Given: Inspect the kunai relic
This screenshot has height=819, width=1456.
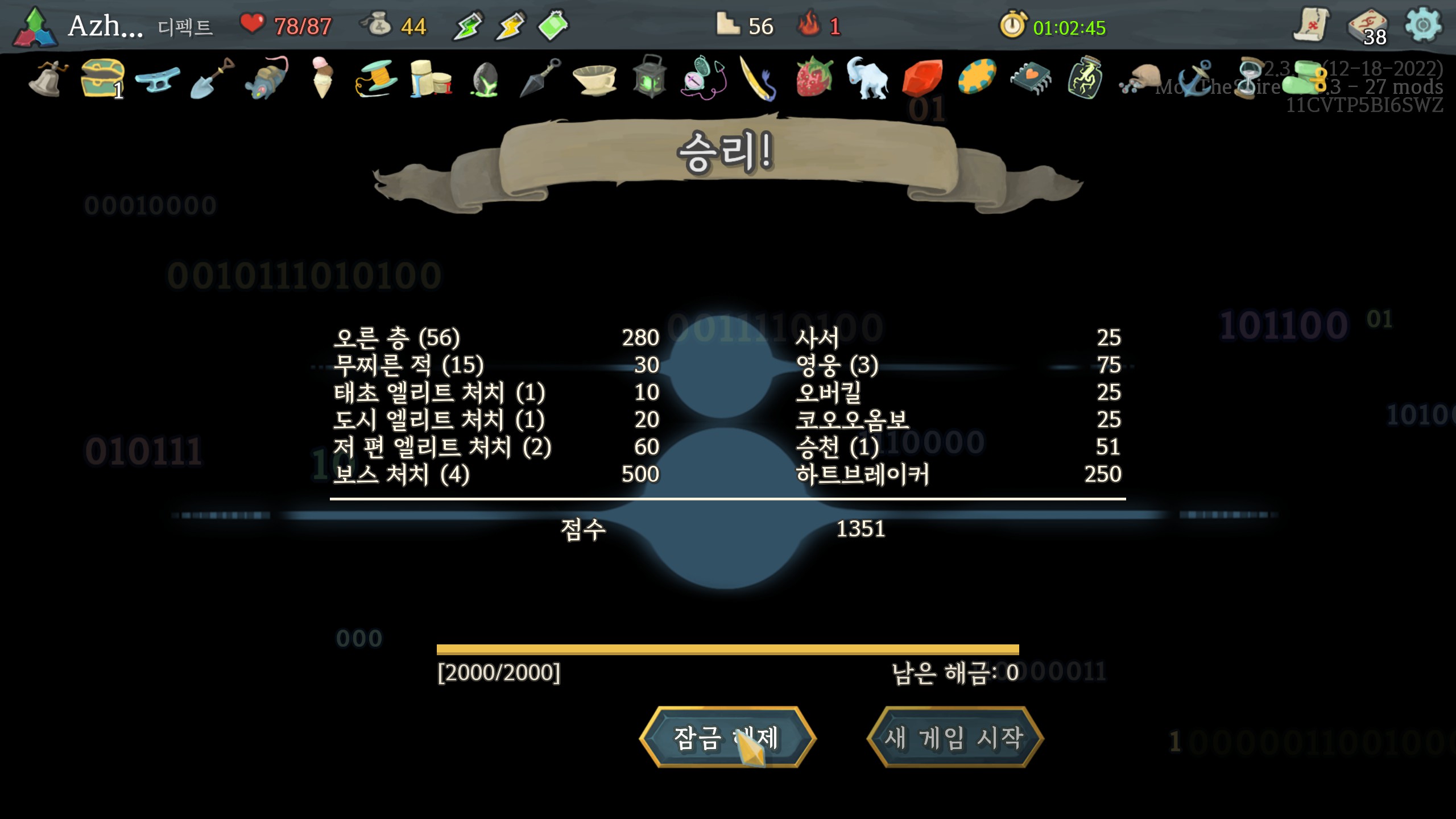Looking at the screenshot, I should 540,77.
